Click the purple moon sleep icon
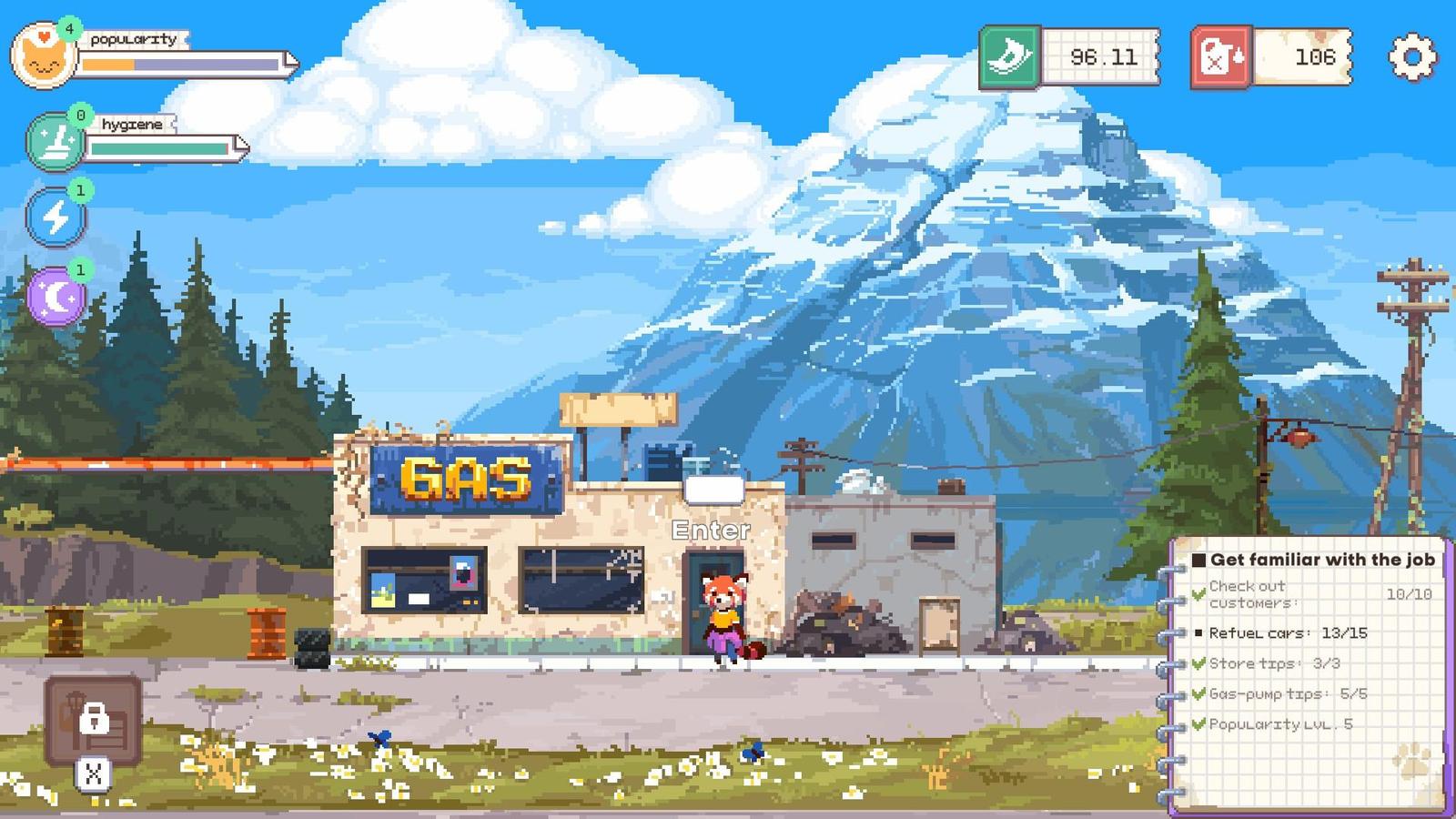The height and width of the screenshot is (819, 1456). click(x=56, y=293)
